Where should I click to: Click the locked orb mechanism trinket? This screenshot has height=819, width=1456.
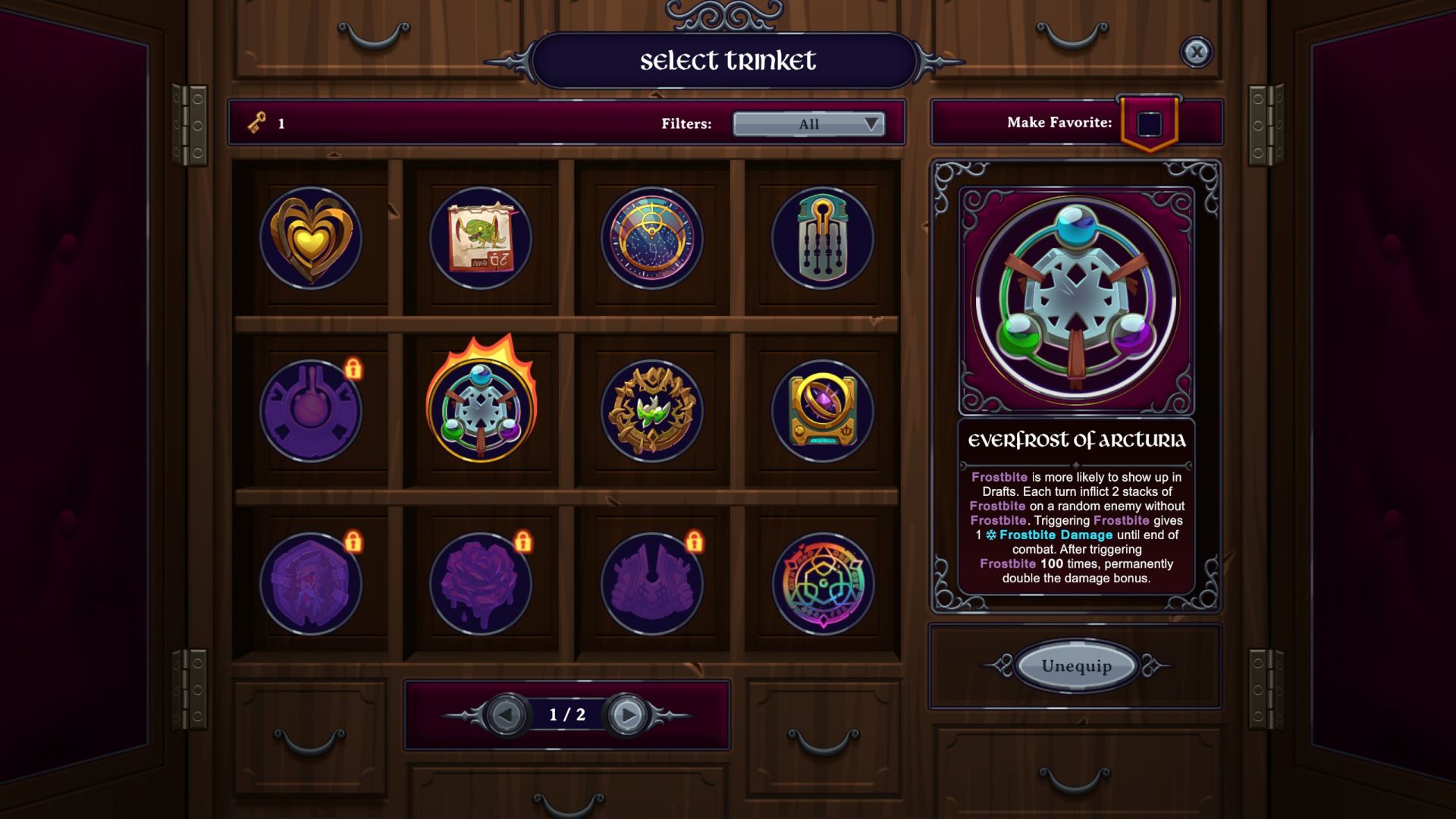coord(310,411)
